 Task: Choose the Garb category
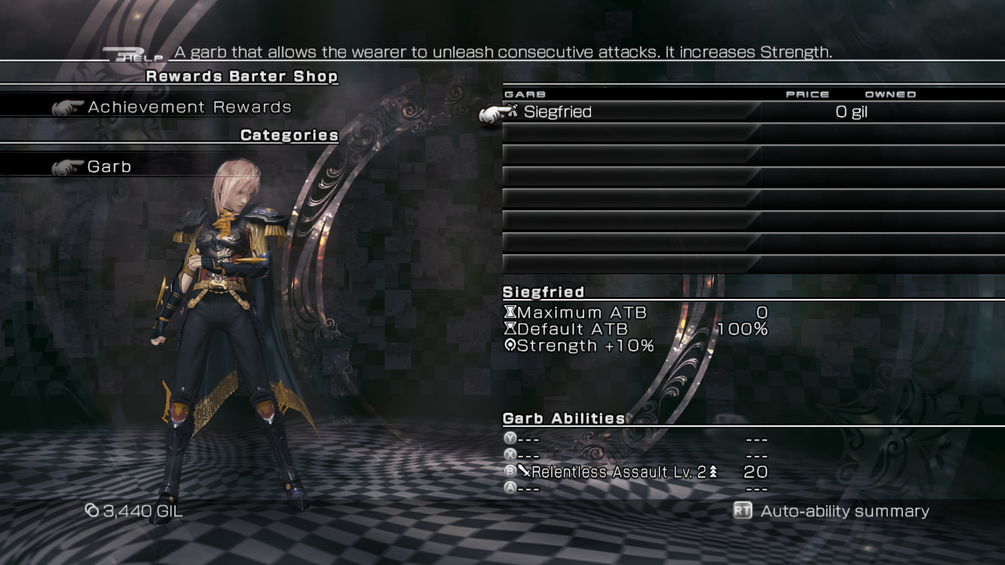109,167
